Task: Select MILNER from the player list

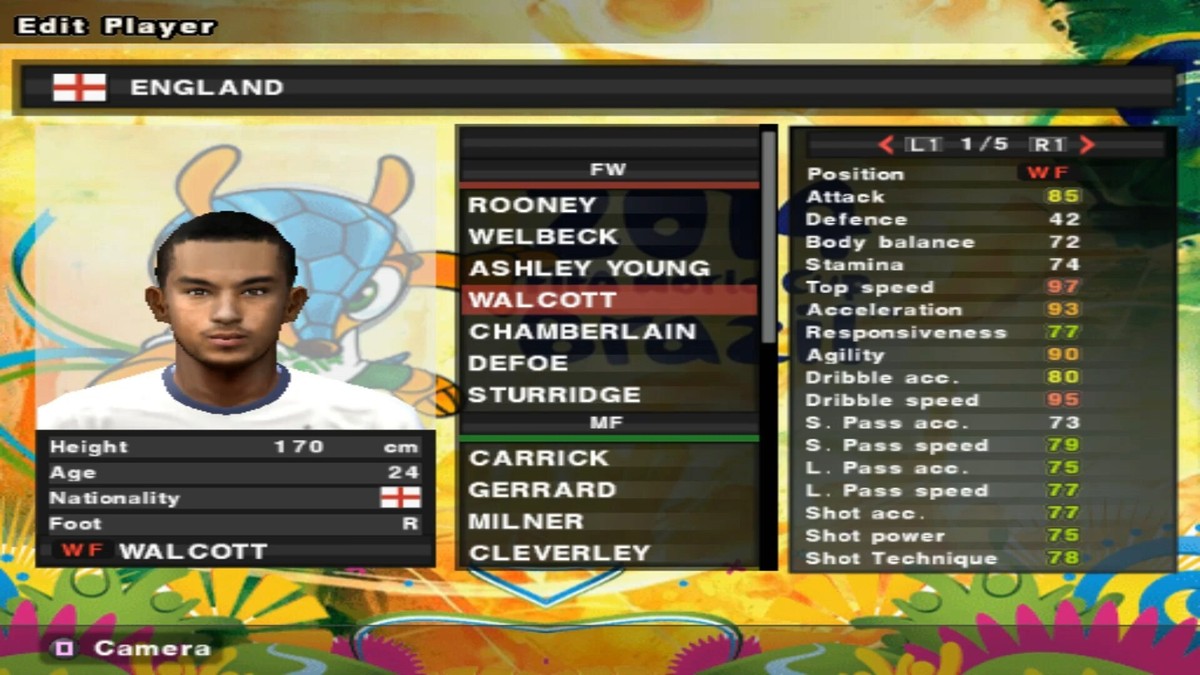Action: [x=526, y=521]
